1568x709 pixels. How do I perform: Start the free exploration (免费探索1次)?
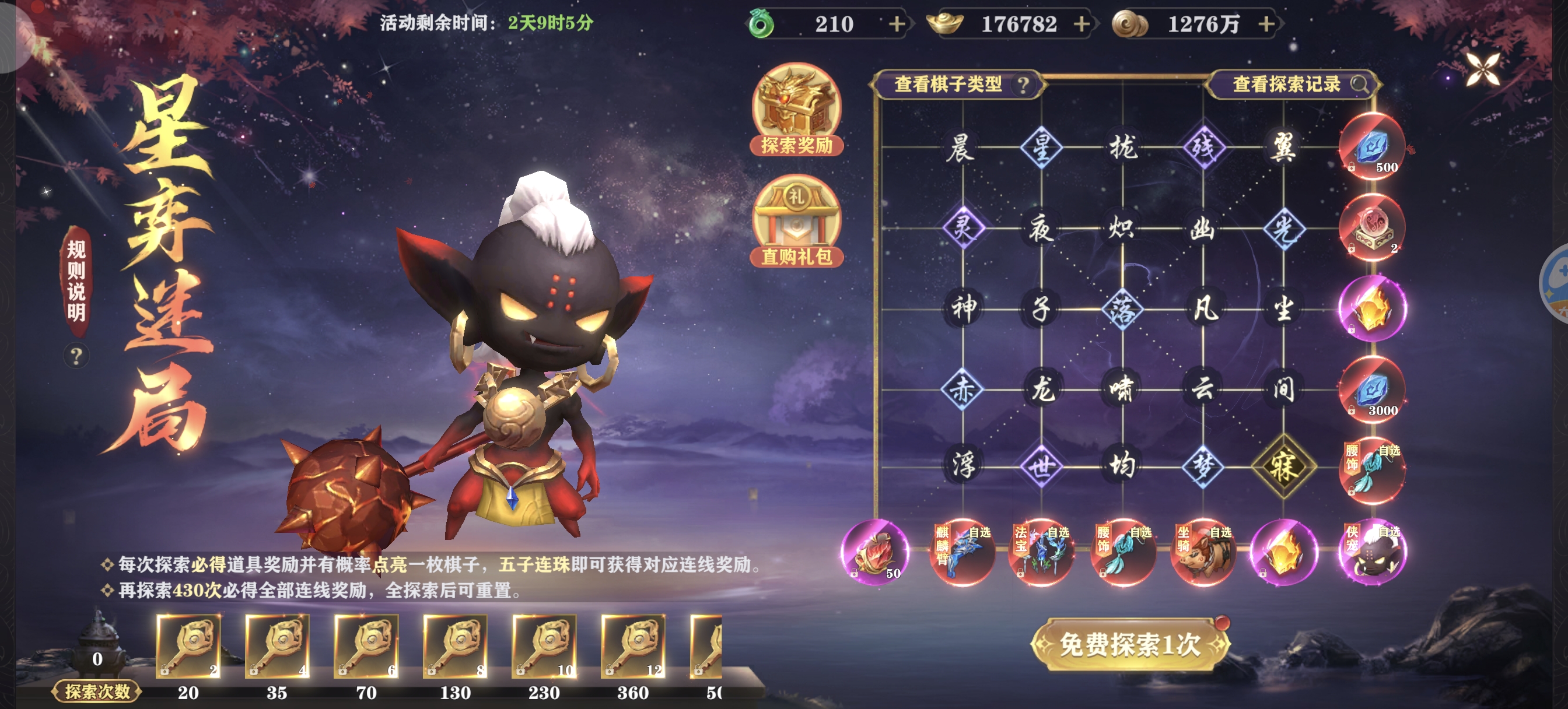[x=1130, y=644]
